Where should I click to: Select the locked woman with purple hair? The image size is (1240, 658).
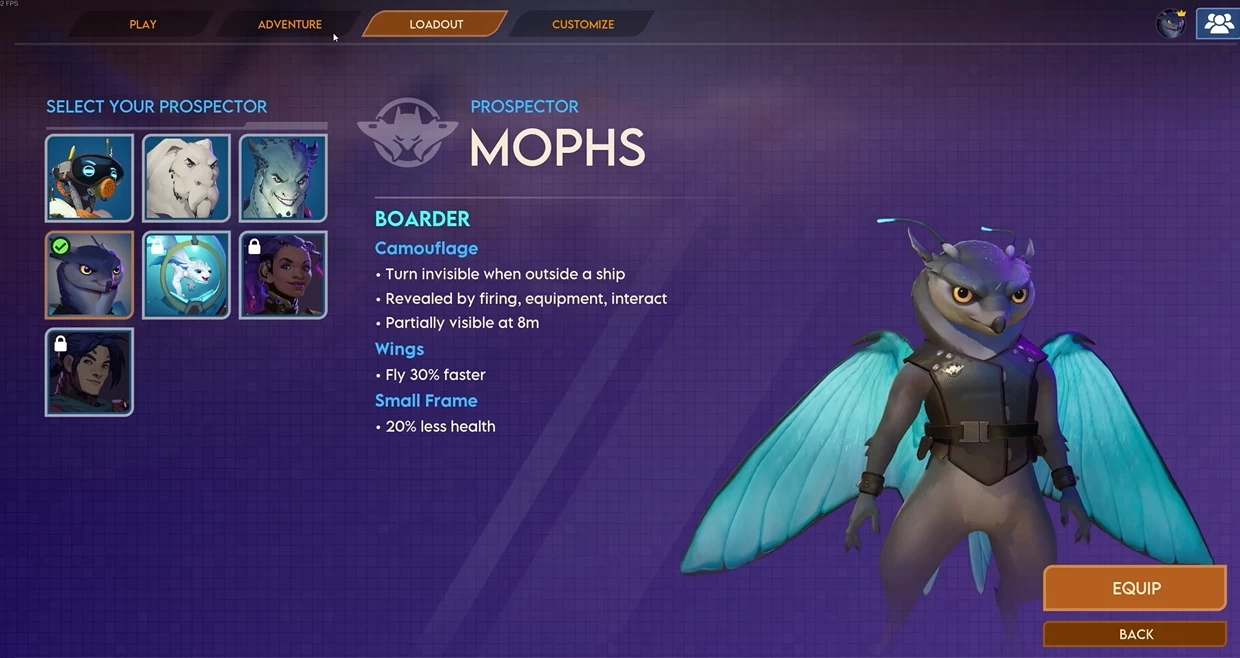coord(283,275)
